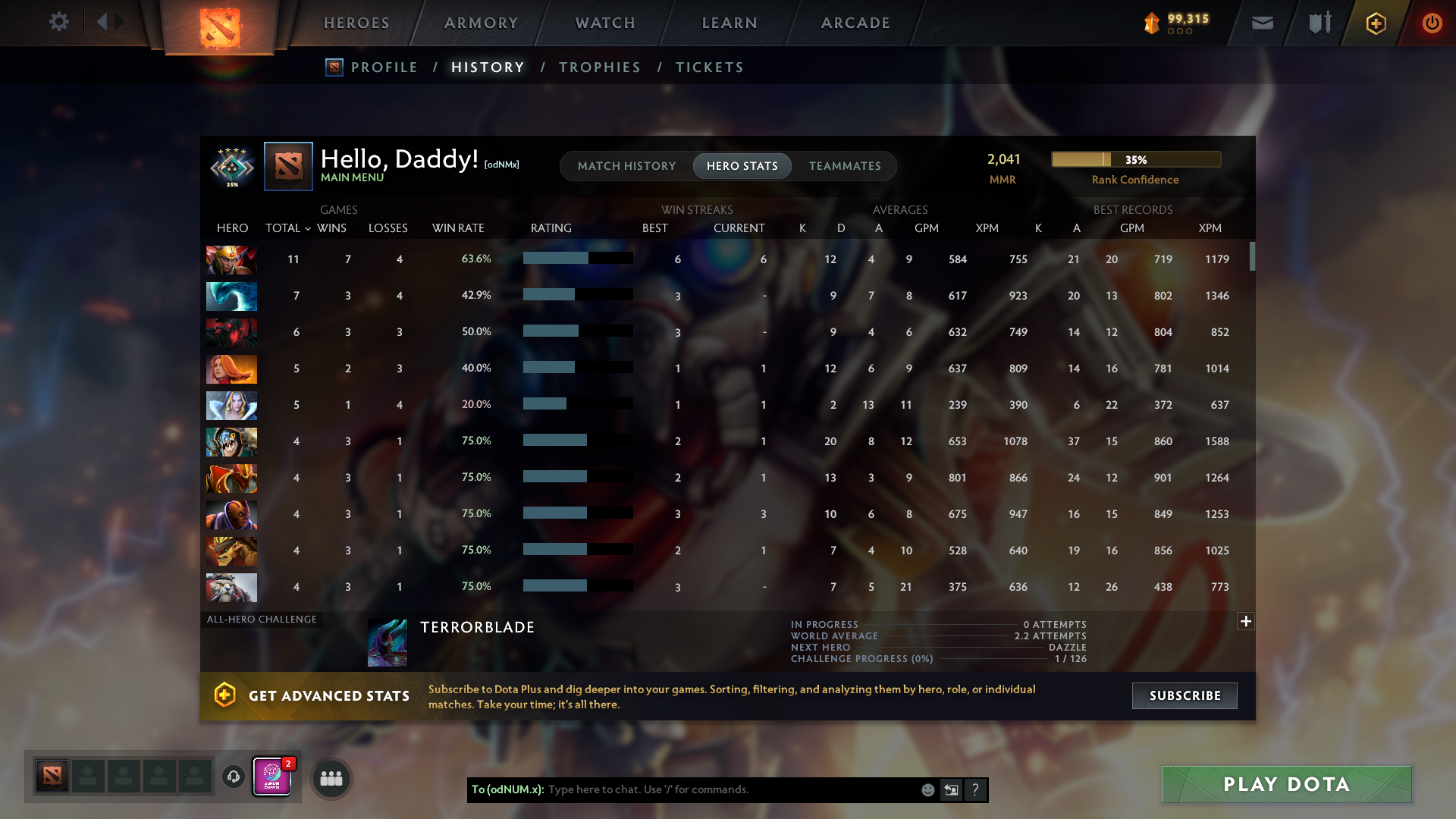Open the notifications envelope

(1262, 23)
